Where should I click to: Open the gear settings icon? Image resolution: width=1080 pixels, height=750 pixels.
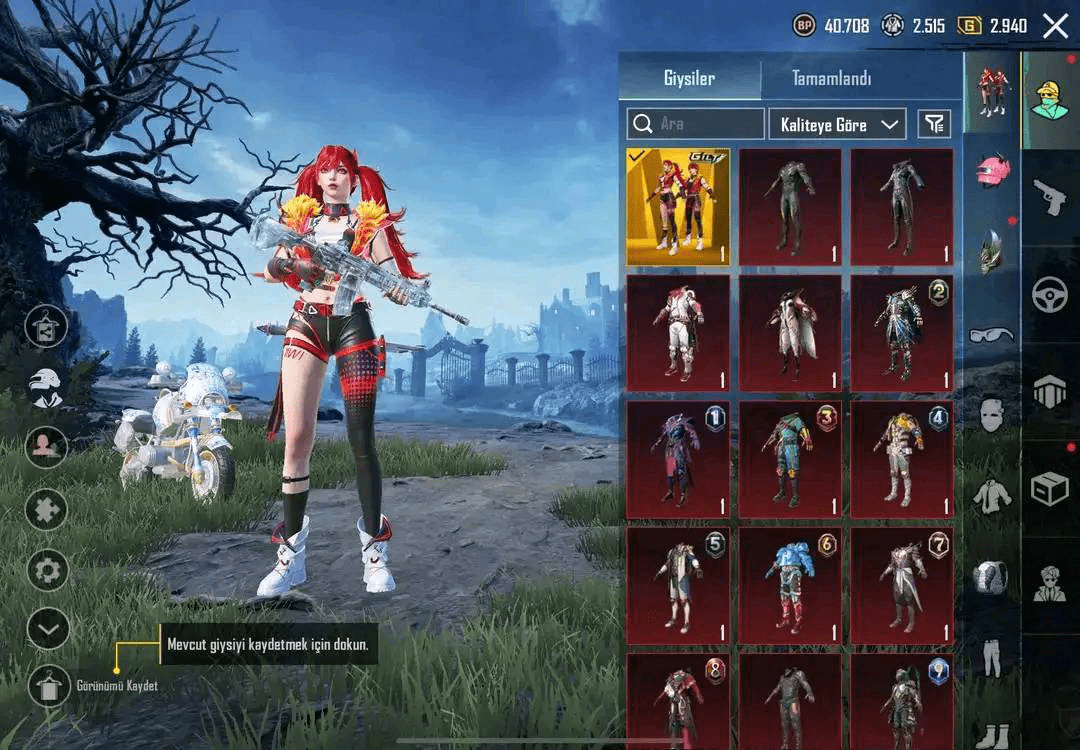pos(47,571)
